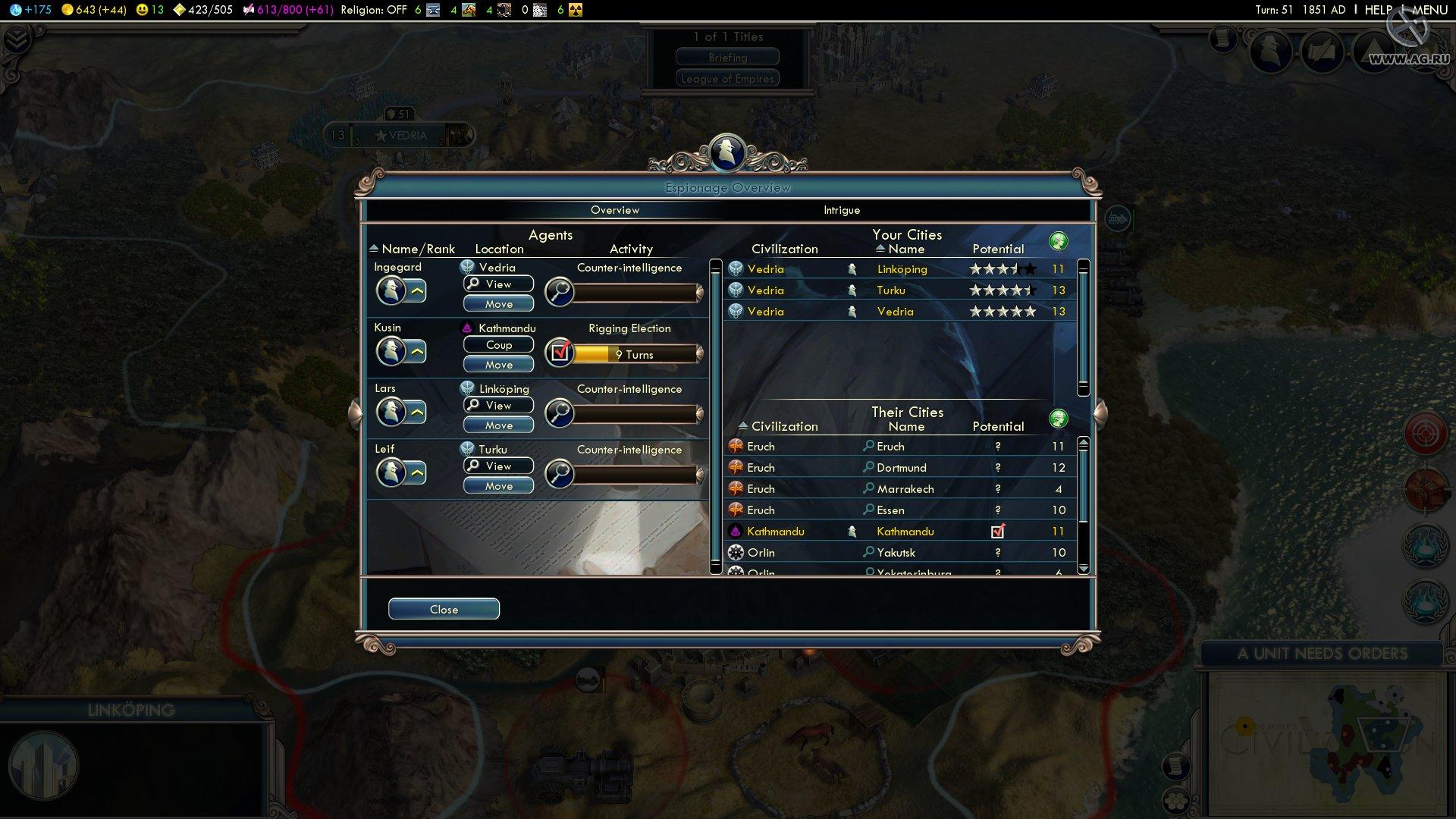Inspect the iron strategic resource icon
Image resolution: width=1456 pixels, height=819 pixels.
[434, 10]
